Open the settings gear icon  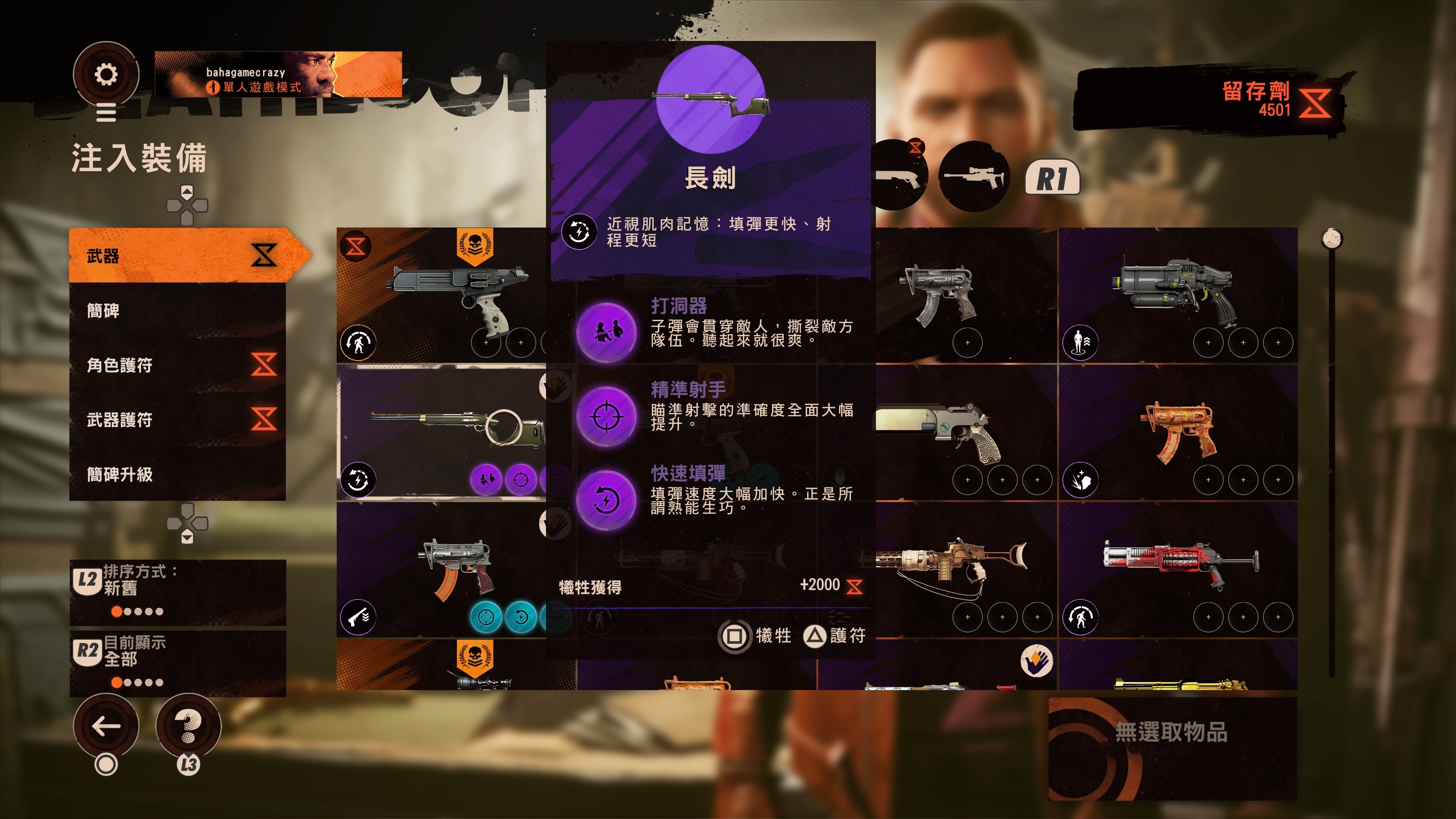[x=106, y=74]
